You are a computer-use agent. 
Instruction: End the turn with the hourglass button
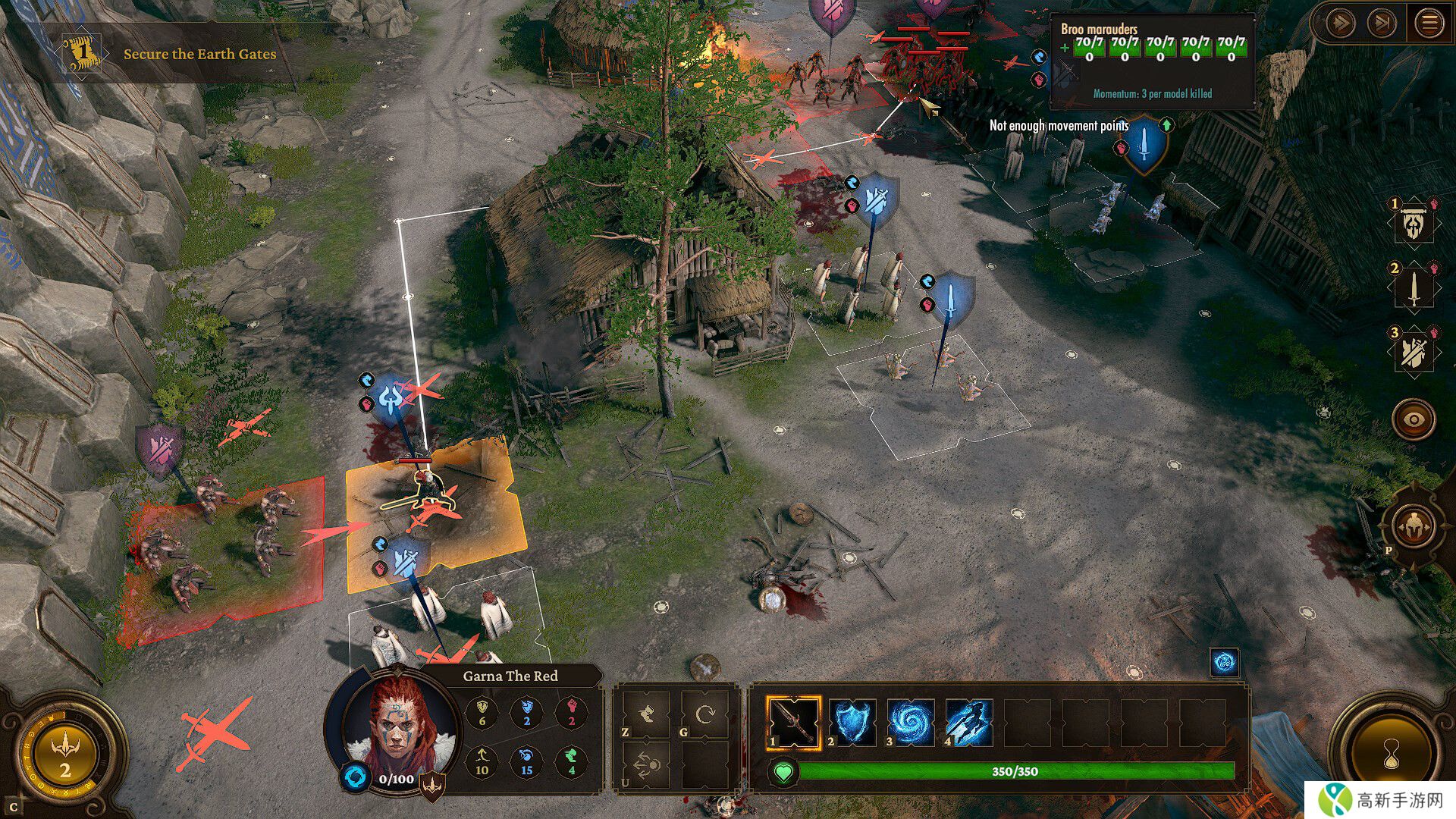tap(1392, 753)
